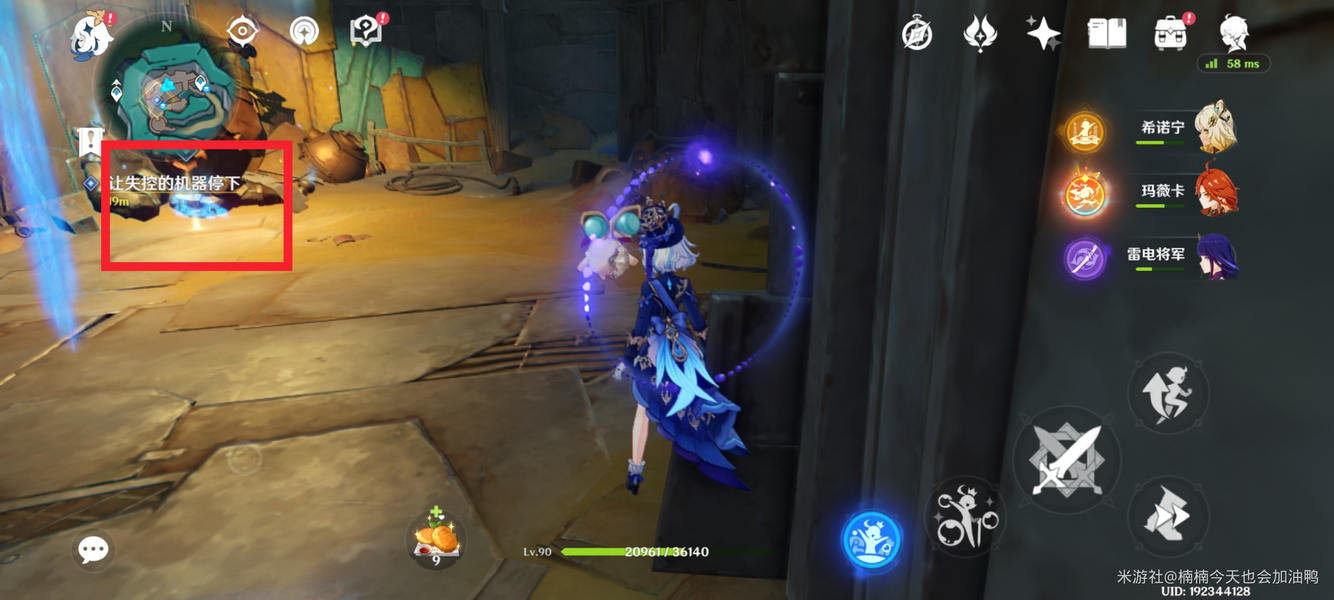Trigger the elemental burst button
The image size is (1334, 600).
coord(964,516)
